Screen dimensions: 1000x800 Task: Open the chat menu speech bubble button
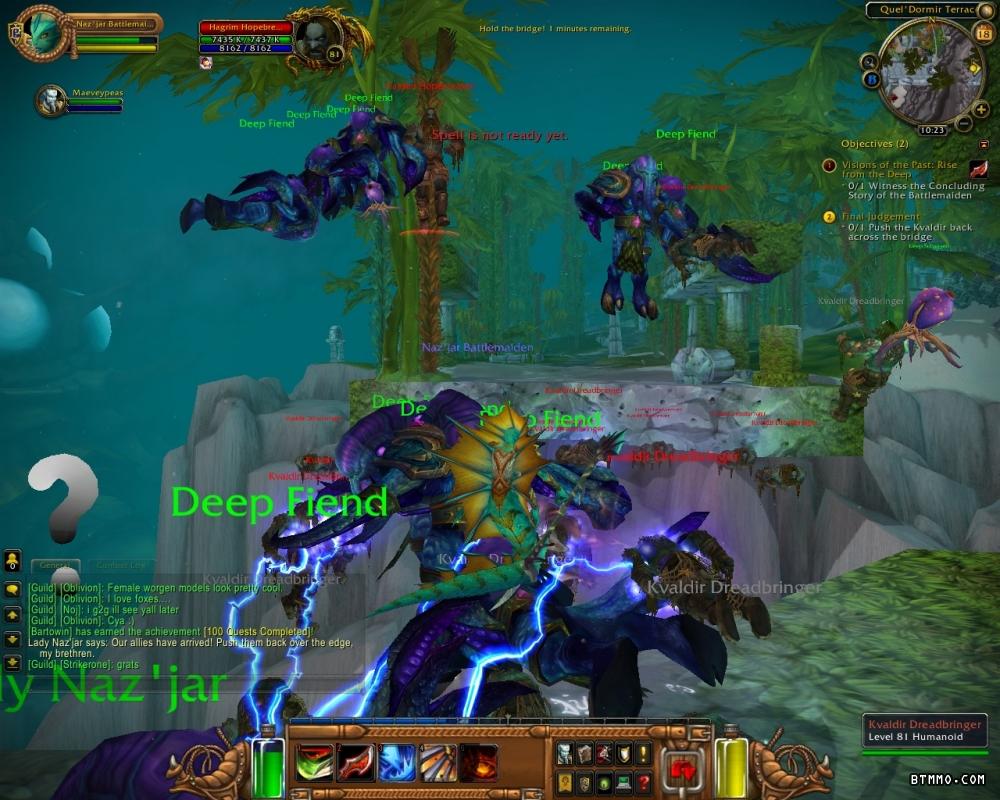click(12, 590)
